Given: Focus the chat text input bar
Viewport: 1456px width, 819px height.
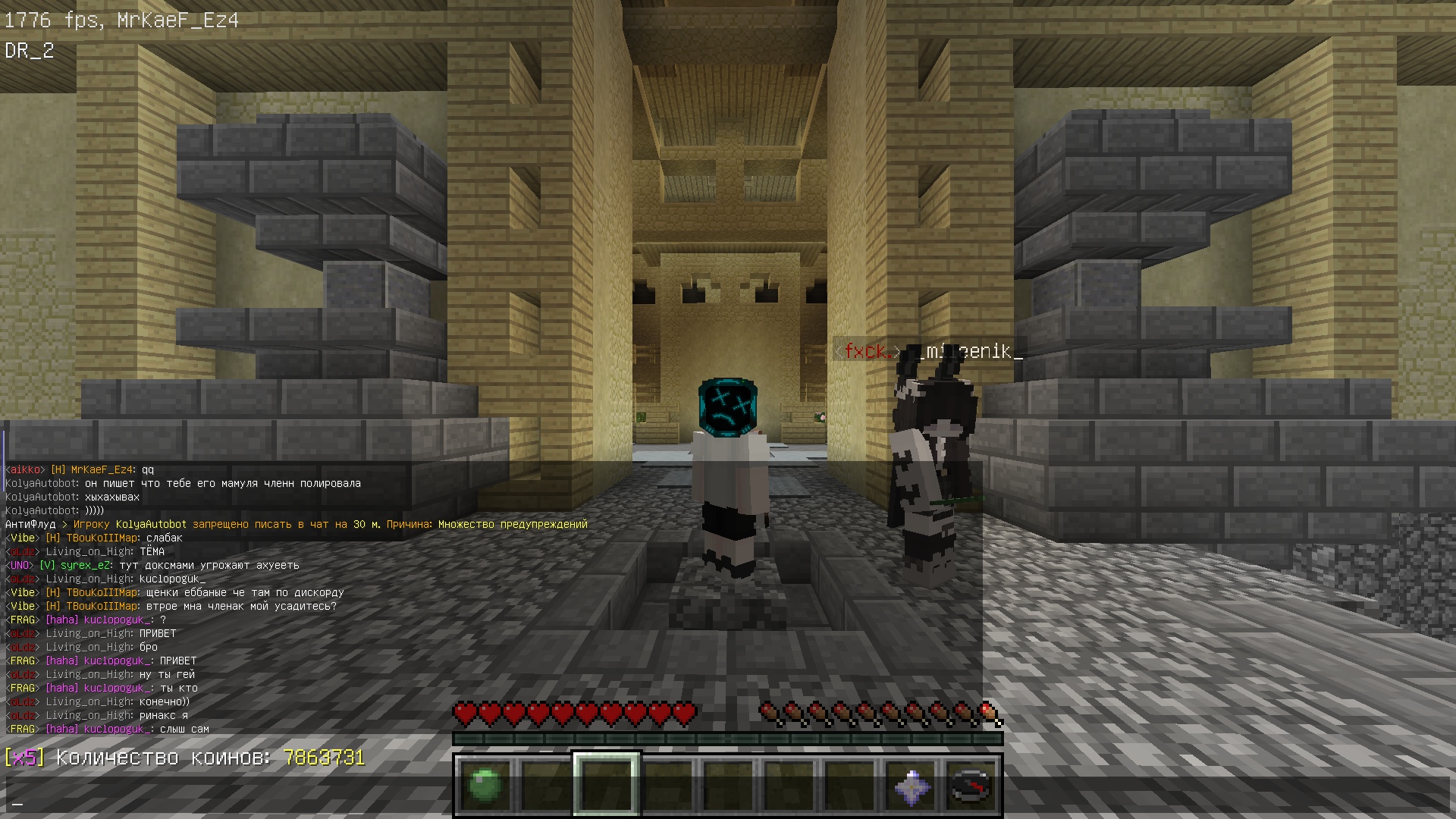Looking at the screenshot, I should 728,802.
